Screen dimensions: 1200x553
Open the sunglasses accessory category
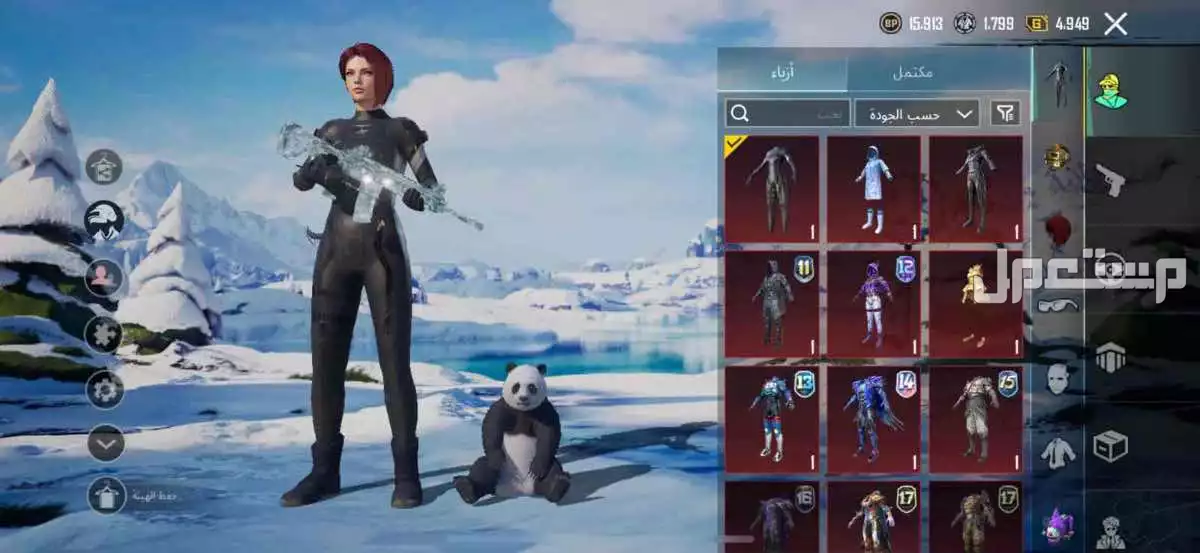(x=1057, y=305)
